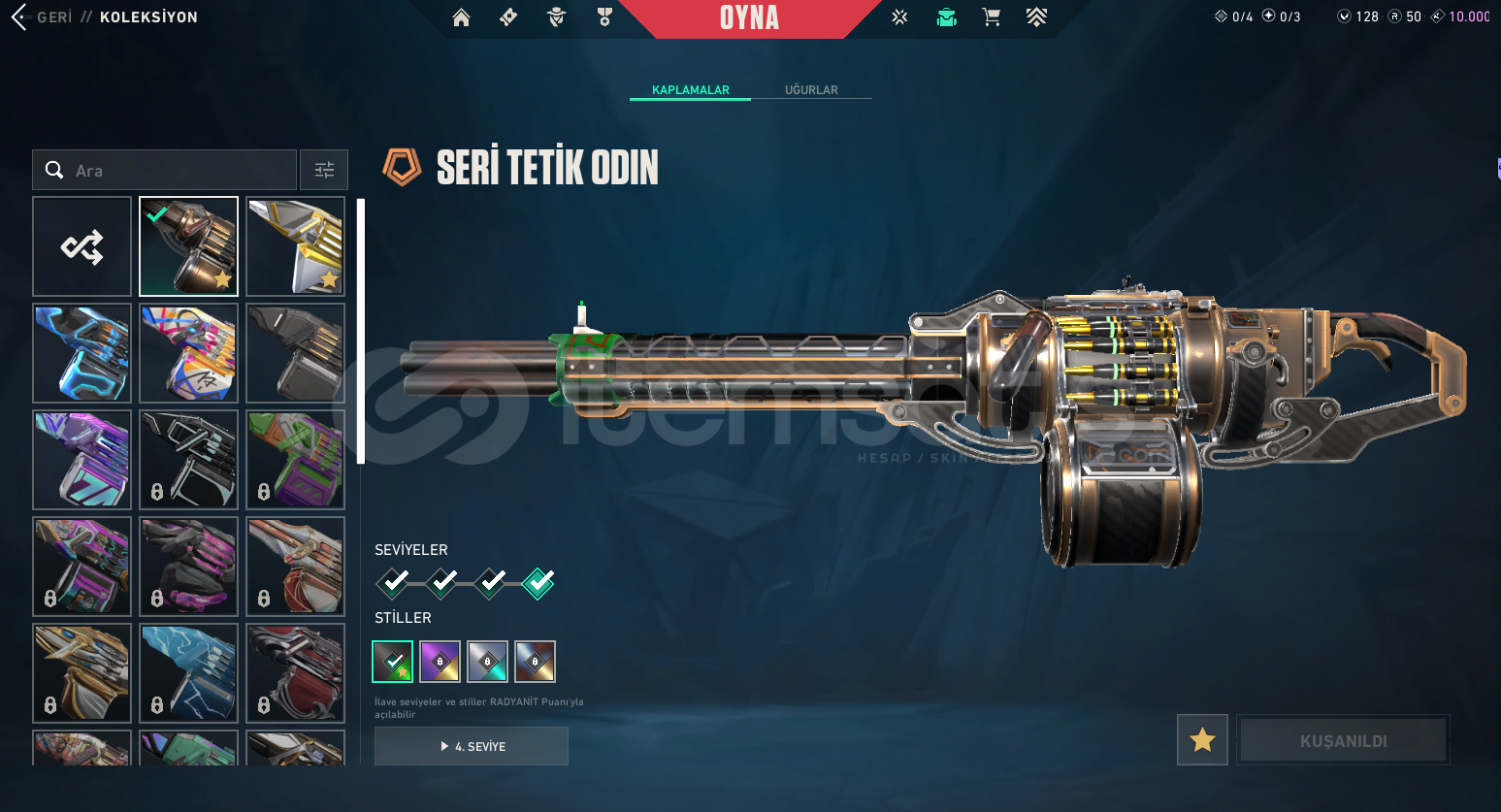Click the red OYNA play button
This screenshot has width=1501, height=812.
[749, 17]
